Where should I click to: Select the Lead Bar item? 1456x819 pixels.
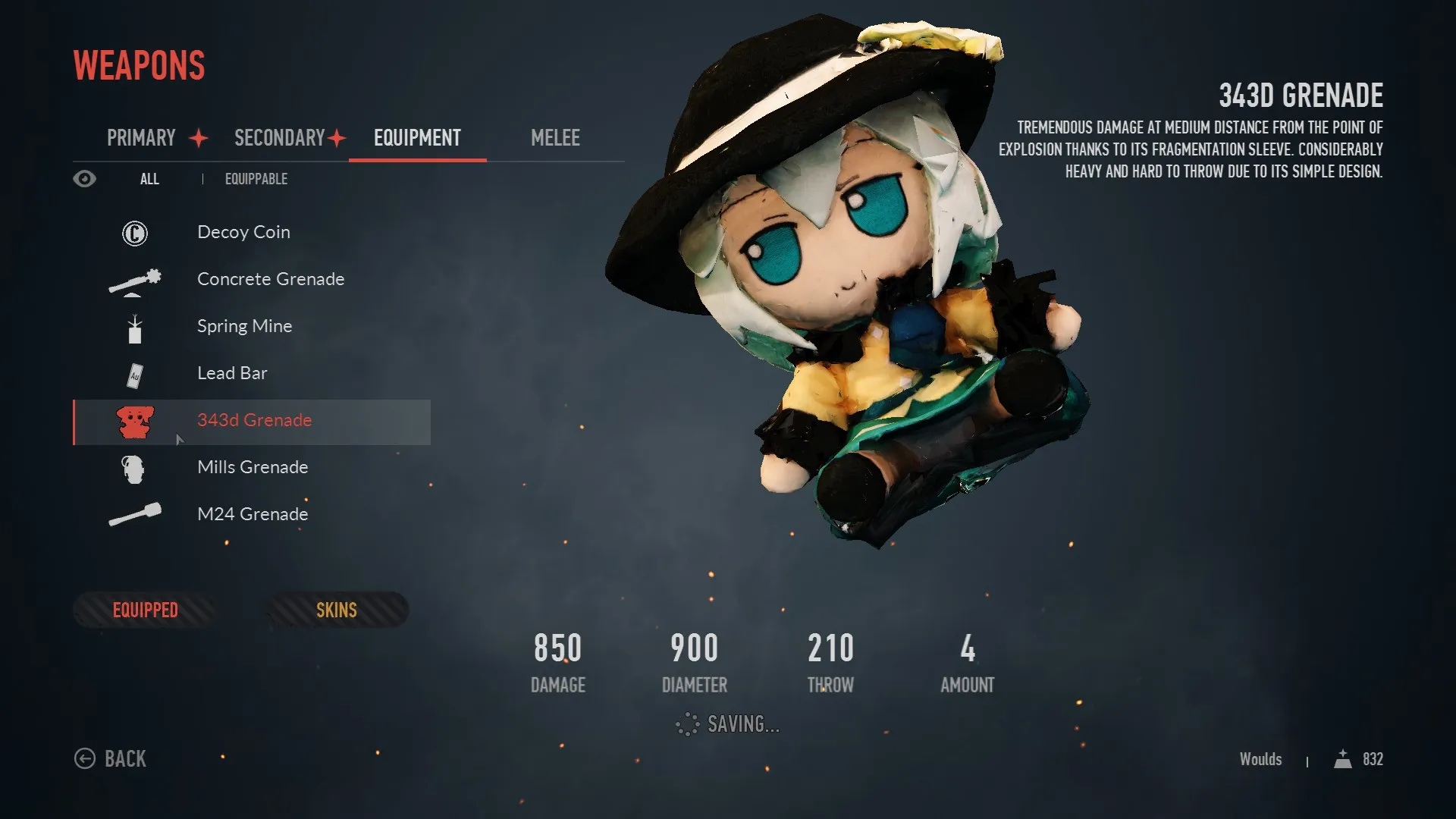[232, 373]
